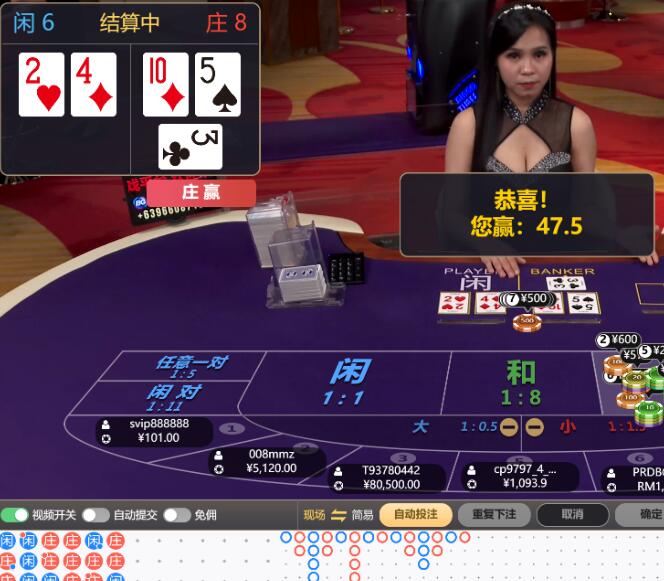
Task: Activate the 自动投注 auto-bet button
Action: (415, 515)
